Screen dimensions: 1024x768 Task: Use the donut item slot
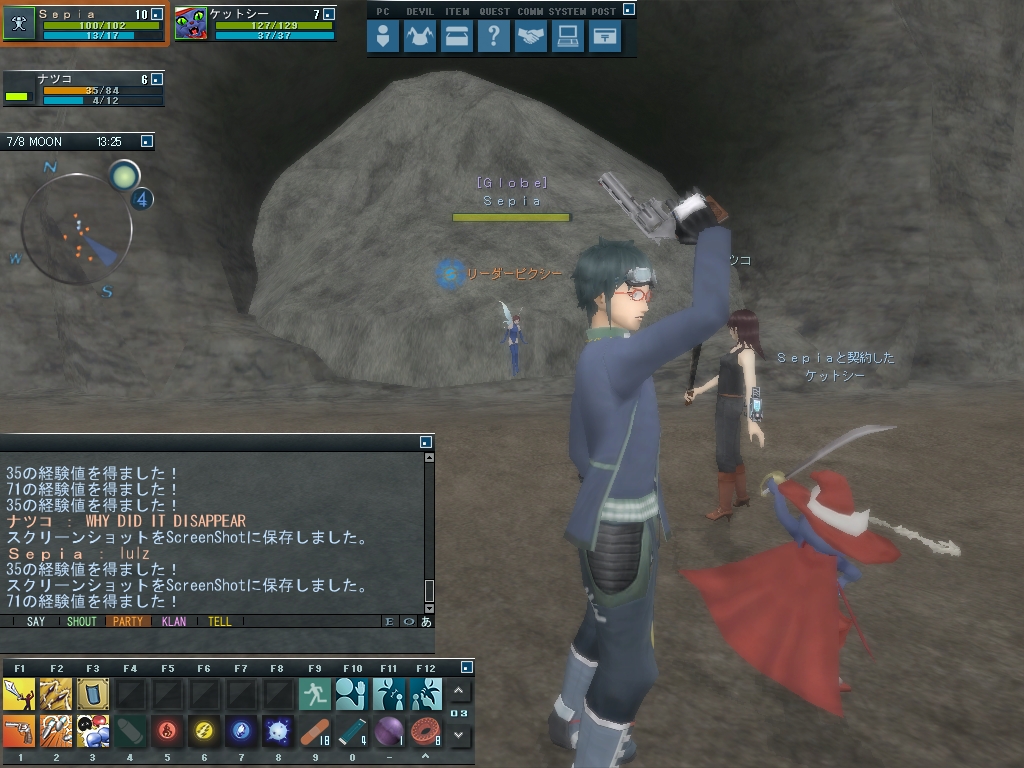[426, 731]
